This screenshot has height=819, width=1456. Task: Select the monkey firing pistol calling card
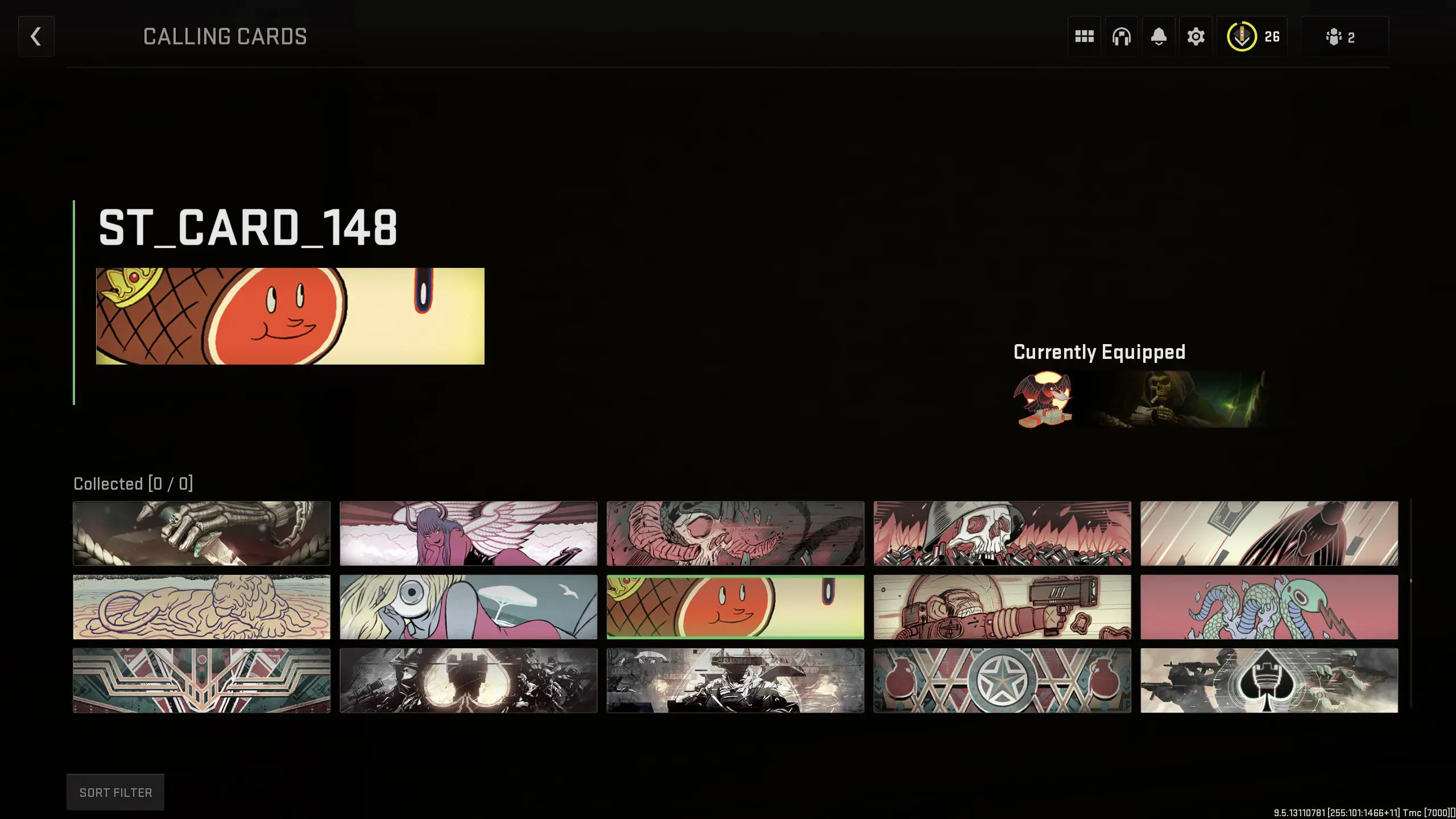pos(1002,606)
